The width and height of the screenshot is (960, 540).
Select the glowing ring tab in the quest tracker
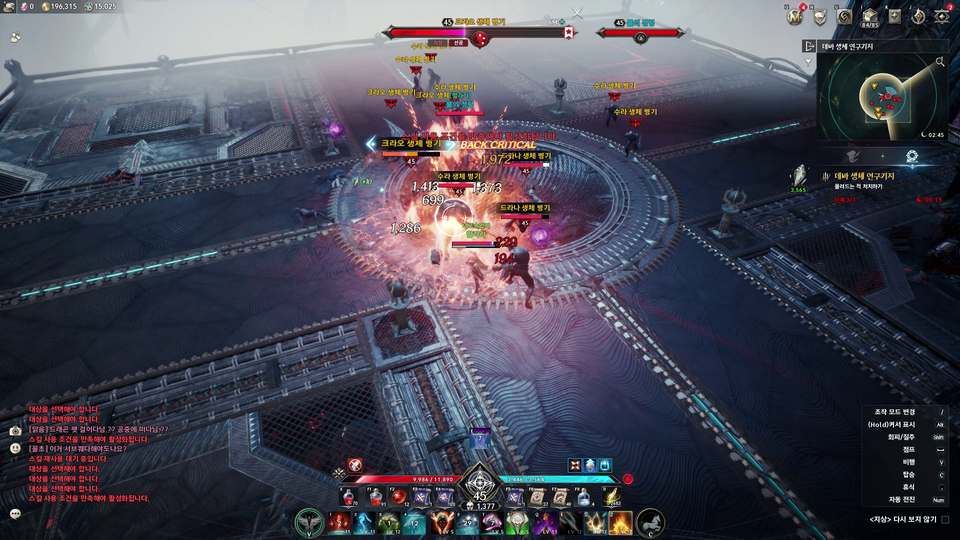tap(912, 156)
